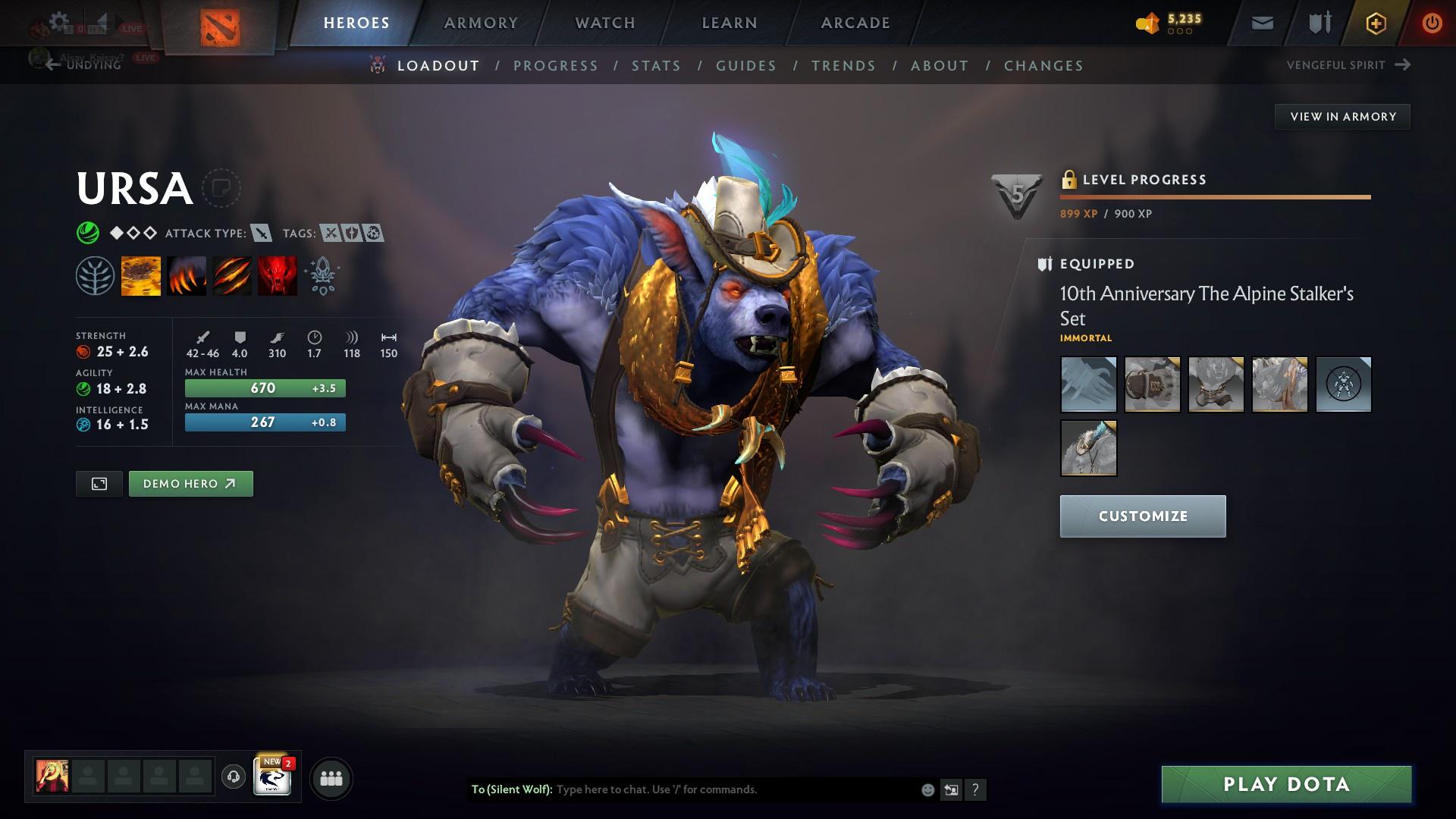Screen dimensions: 1456x819
Task: Select the melee attack type indicator
Action: coord(261,234)
